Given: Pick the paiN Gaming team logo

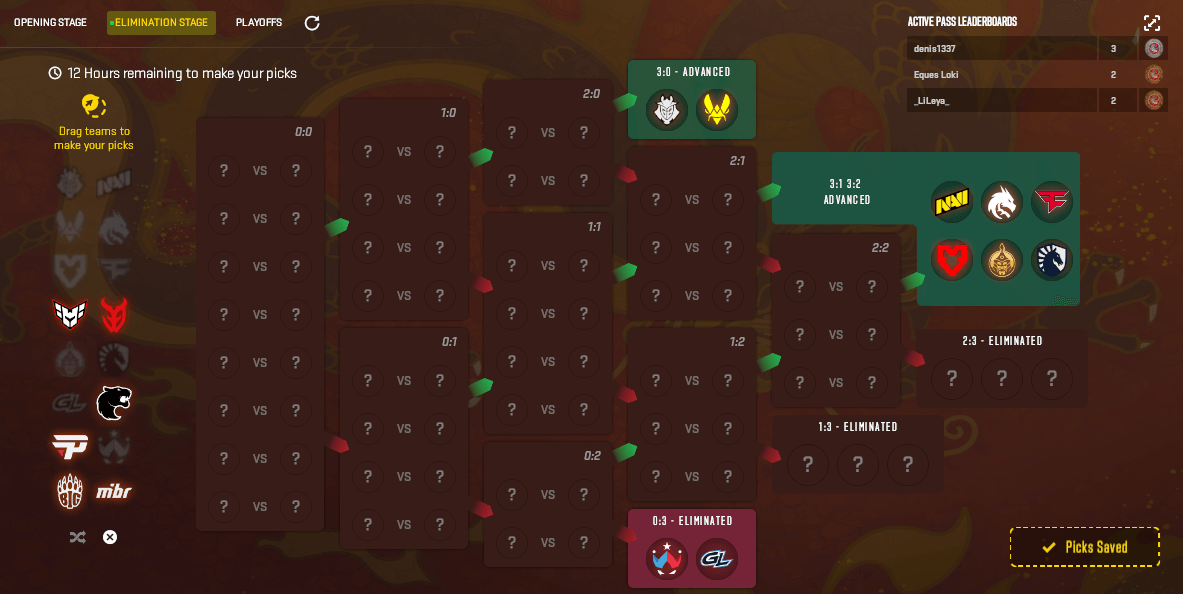Looking at the screenshot, I should (70, 447).
